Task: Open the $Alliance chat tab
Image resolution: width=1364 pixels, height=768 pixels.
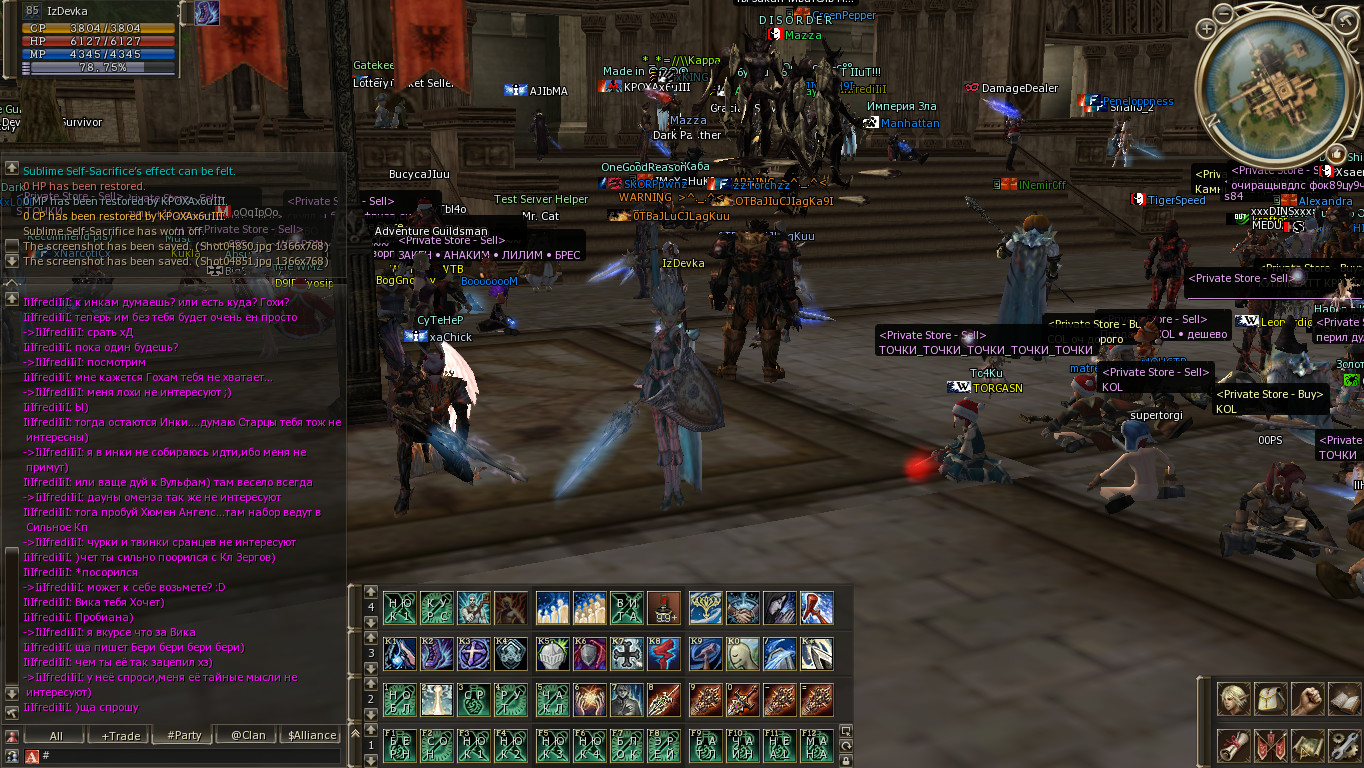Action: tap(312, 735)
